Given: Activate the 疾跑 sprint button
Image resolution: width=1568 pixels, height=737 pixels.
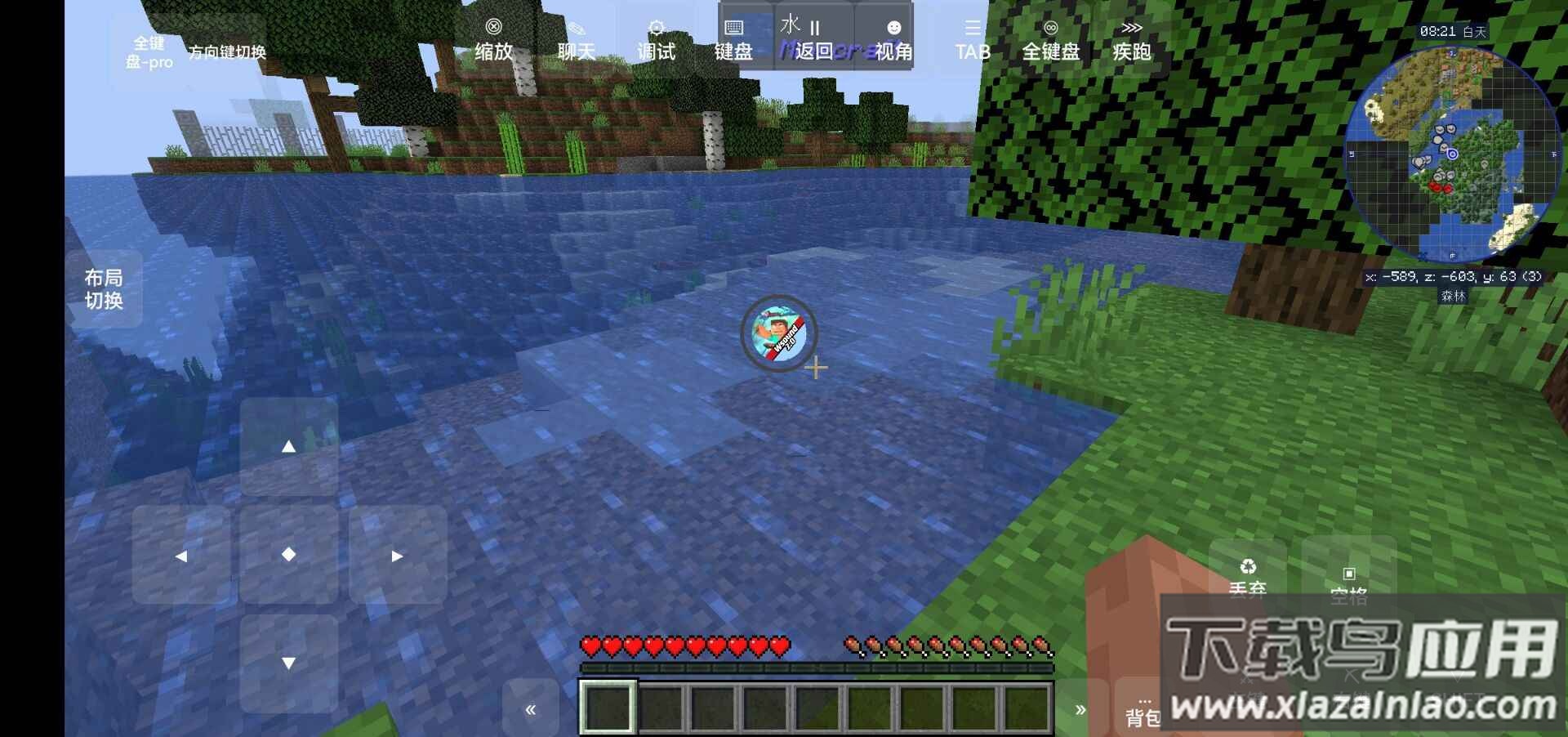Looking at the screenshot, I should point(1131,41).
